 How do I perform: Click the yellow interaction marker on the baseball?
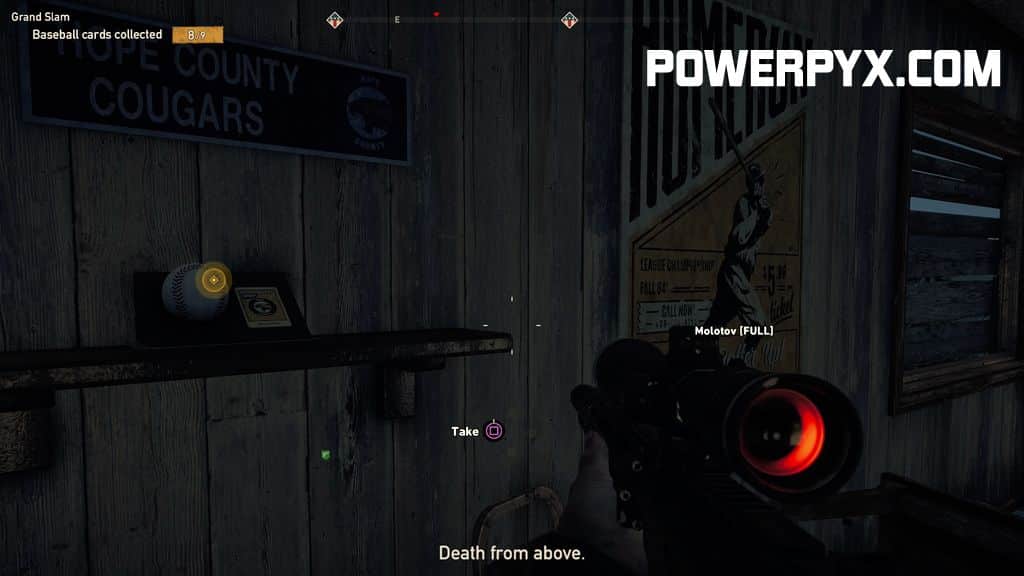(x=213, y=279)
